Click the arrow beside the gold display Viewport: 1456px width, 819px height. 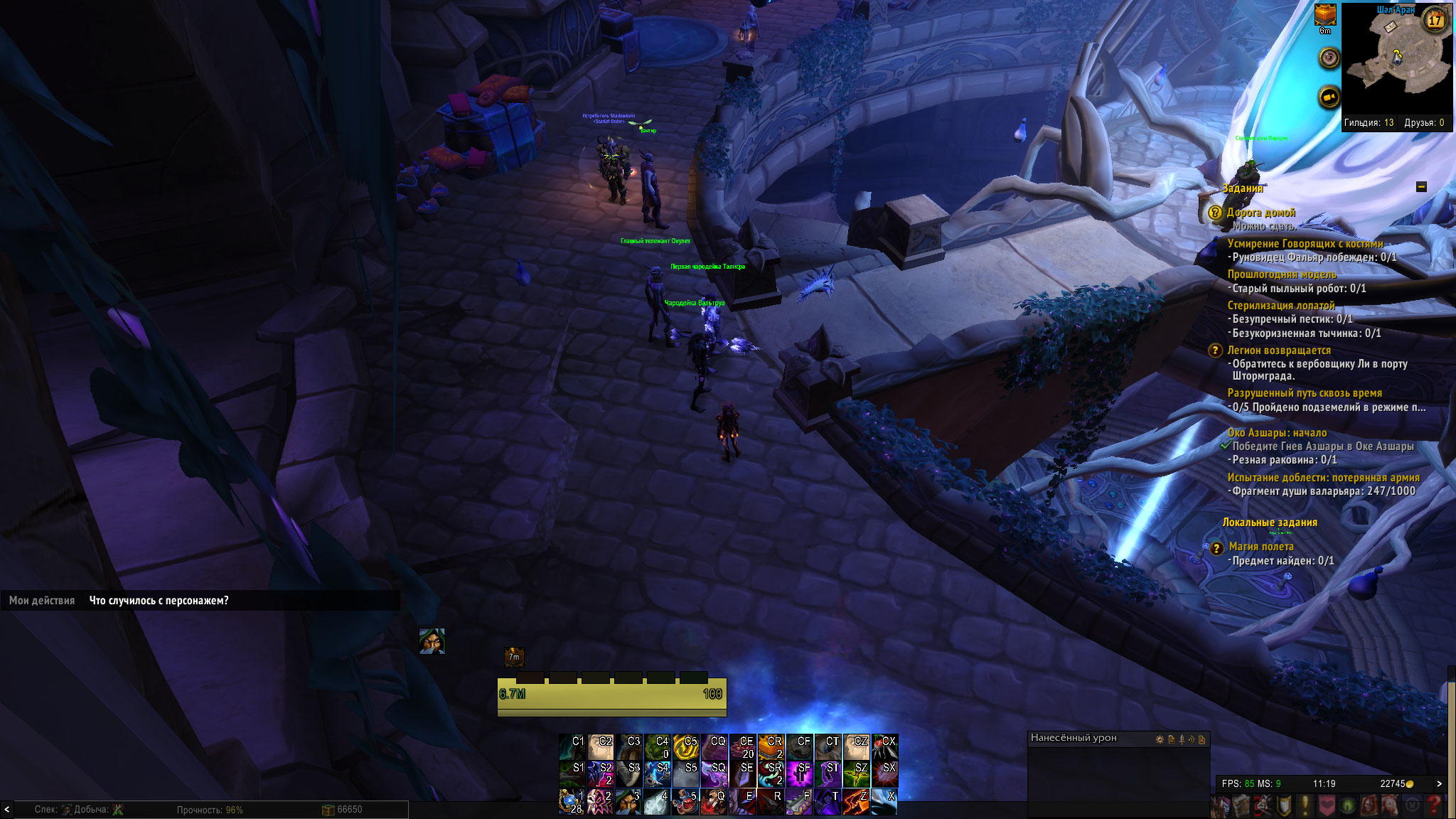1440,783
